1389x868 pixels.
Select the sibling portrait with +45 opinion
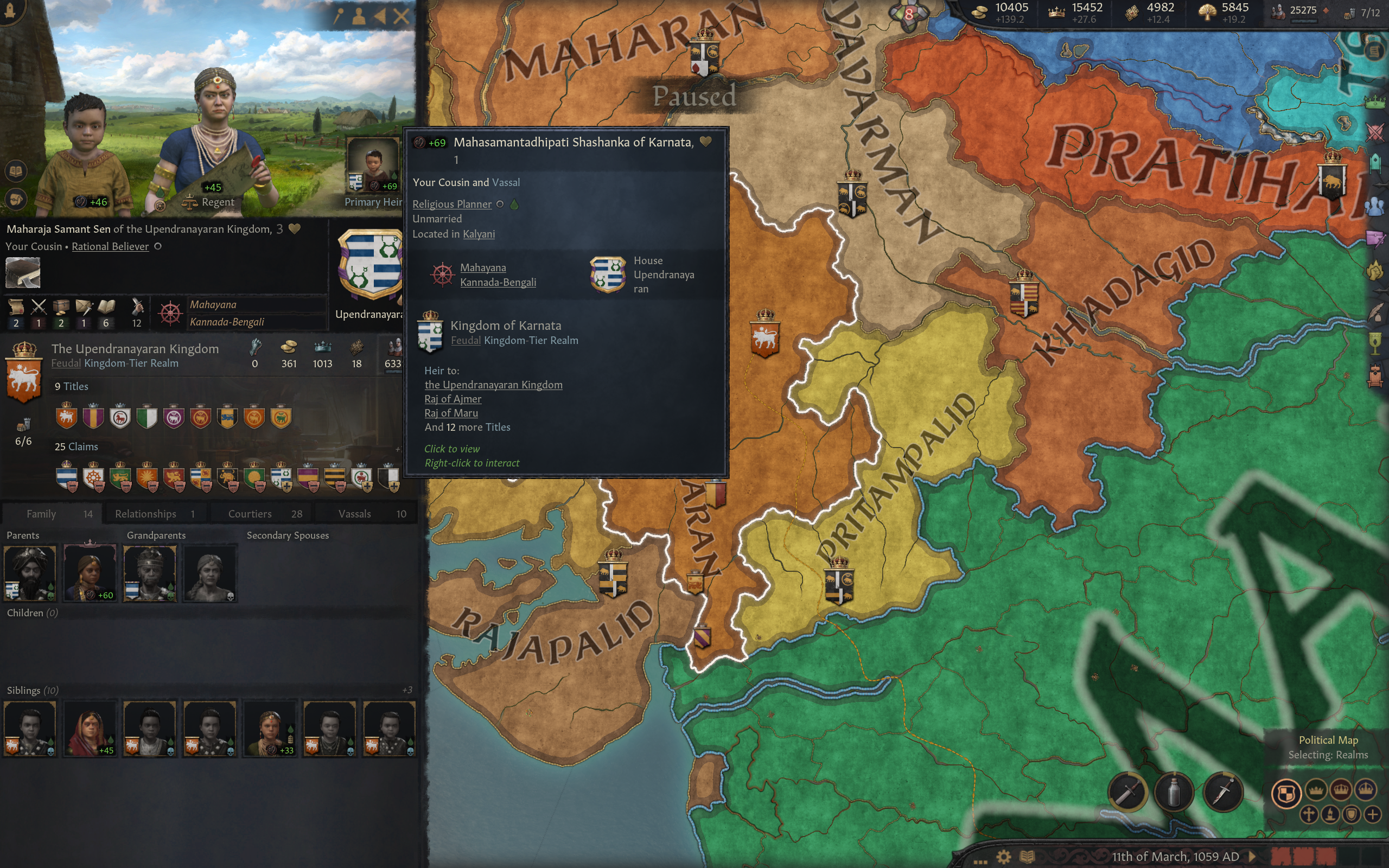(90, 728)
